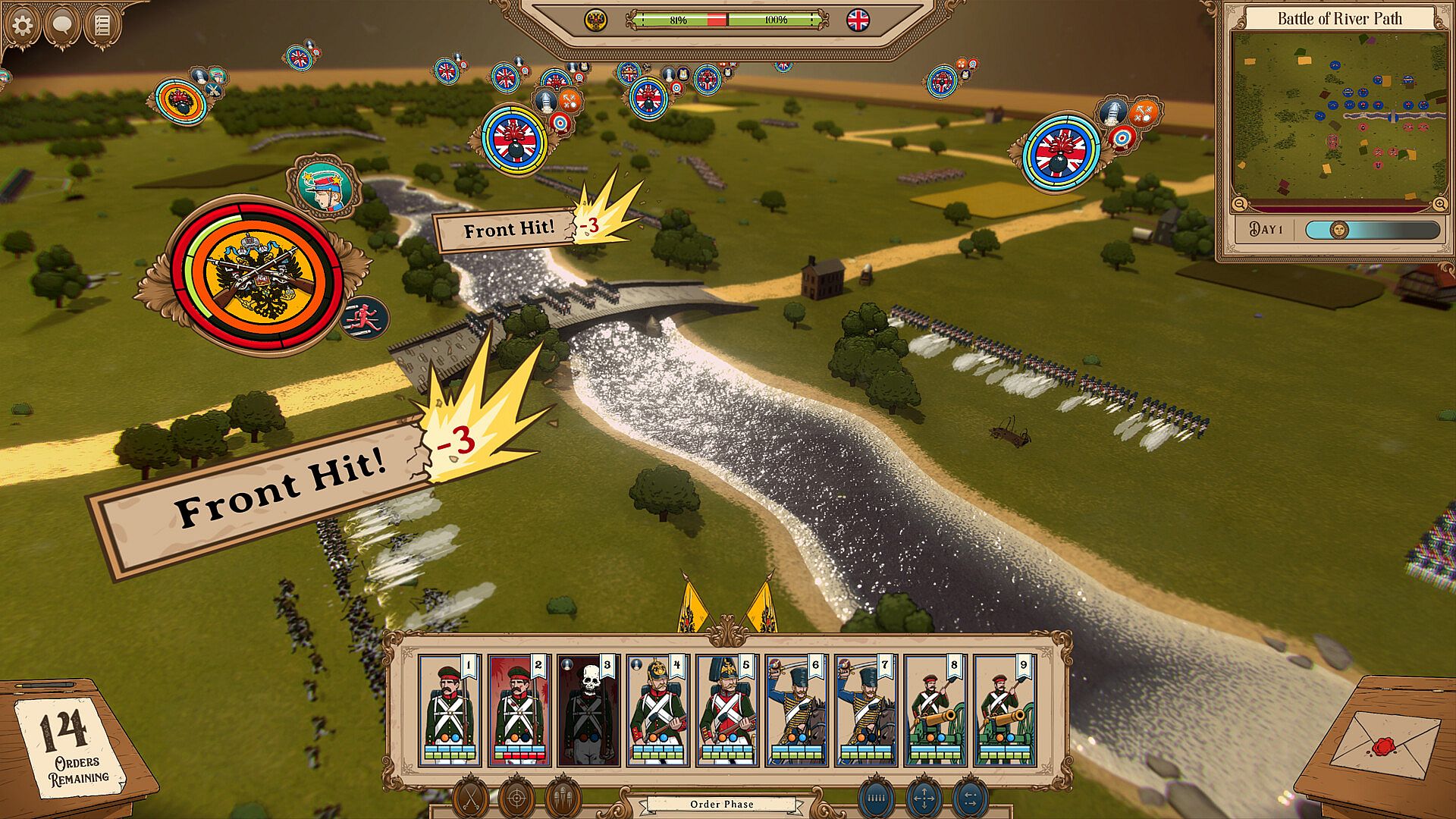
Task: Zoom out the minimap
Action: point(1239,204)
